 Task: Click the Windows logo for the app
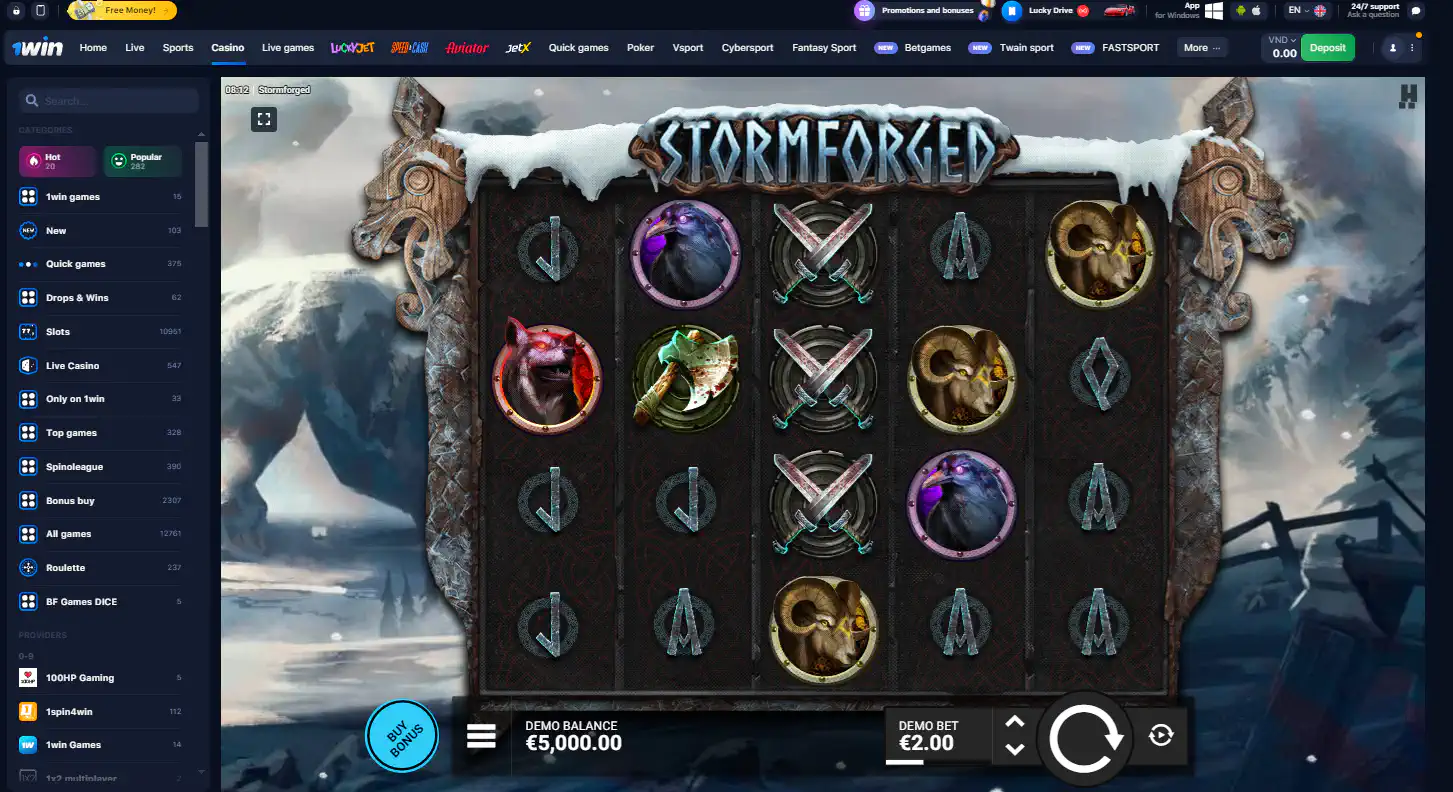click(1213, 11)
